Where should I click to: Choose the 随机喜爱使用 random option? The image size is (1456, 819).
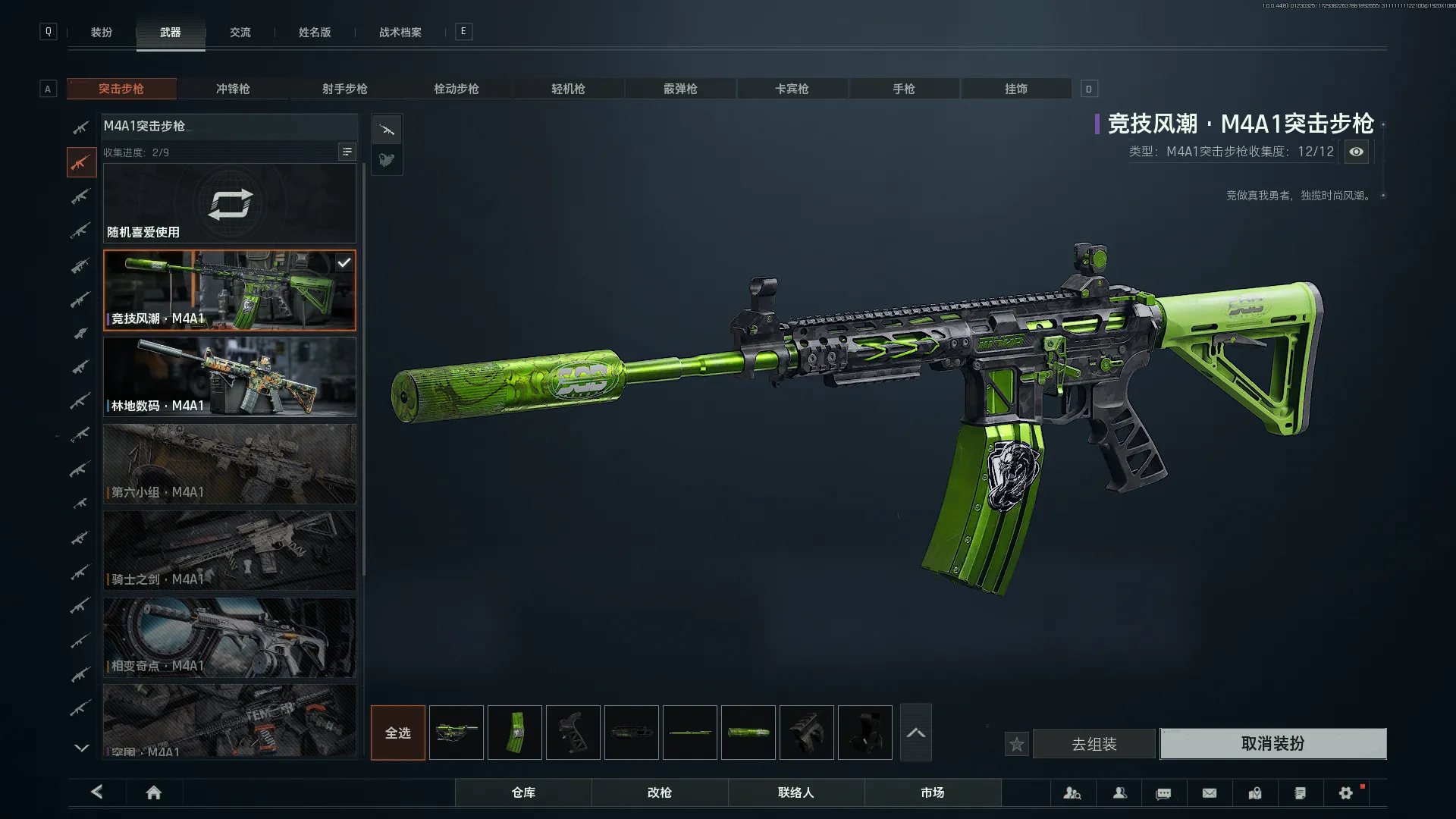230,204
